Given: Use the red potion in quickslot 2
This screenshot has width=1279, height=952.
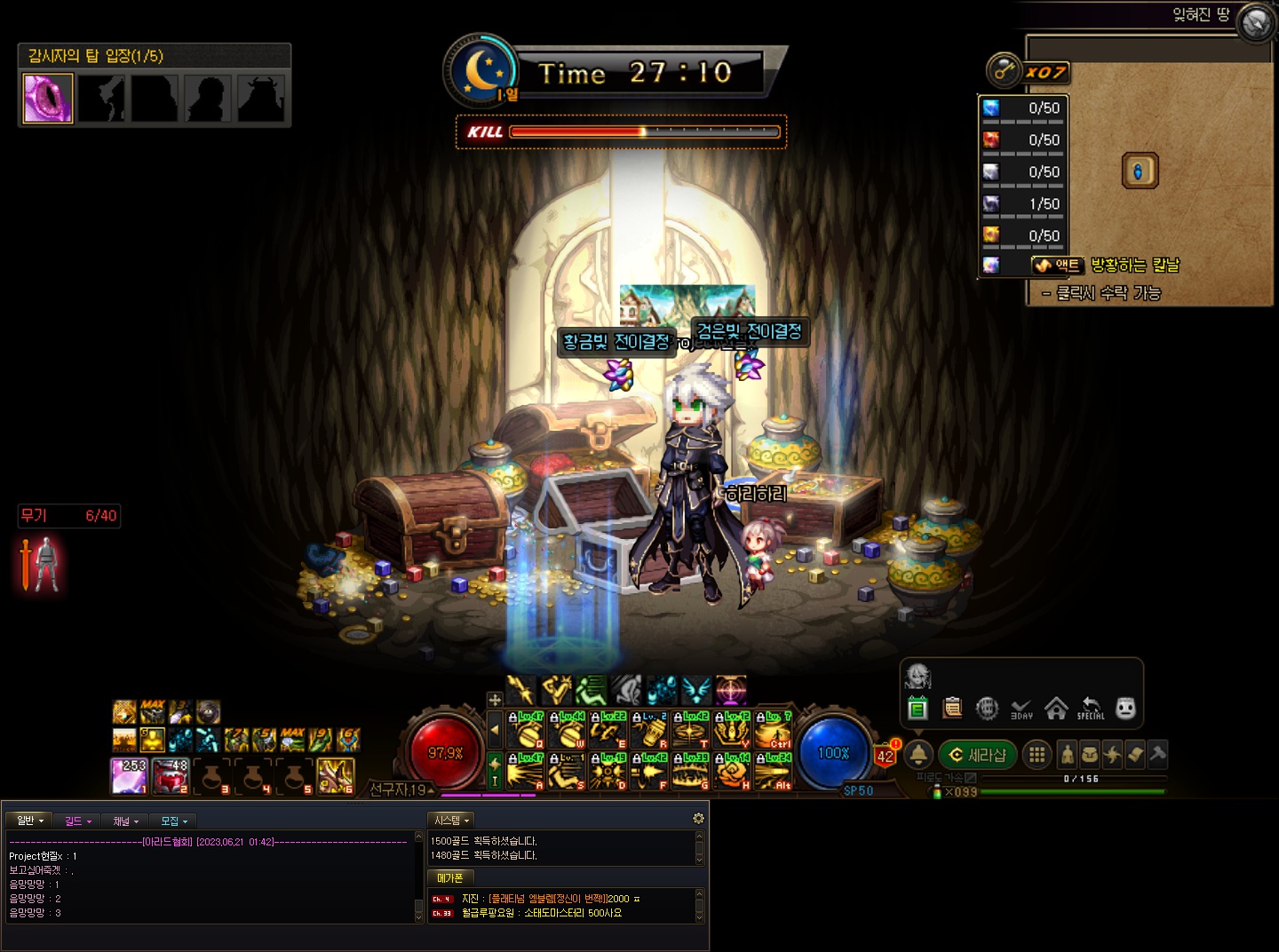Looking at the screenshot, I should click(171, 775).
